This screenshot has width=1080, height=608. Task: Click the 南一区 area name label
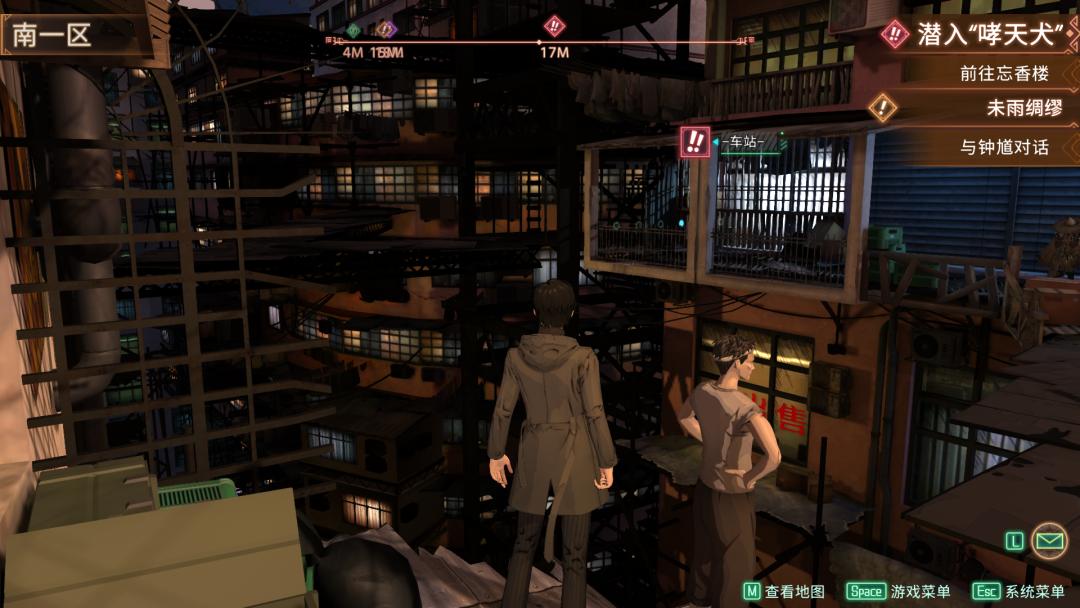point(52,36)
